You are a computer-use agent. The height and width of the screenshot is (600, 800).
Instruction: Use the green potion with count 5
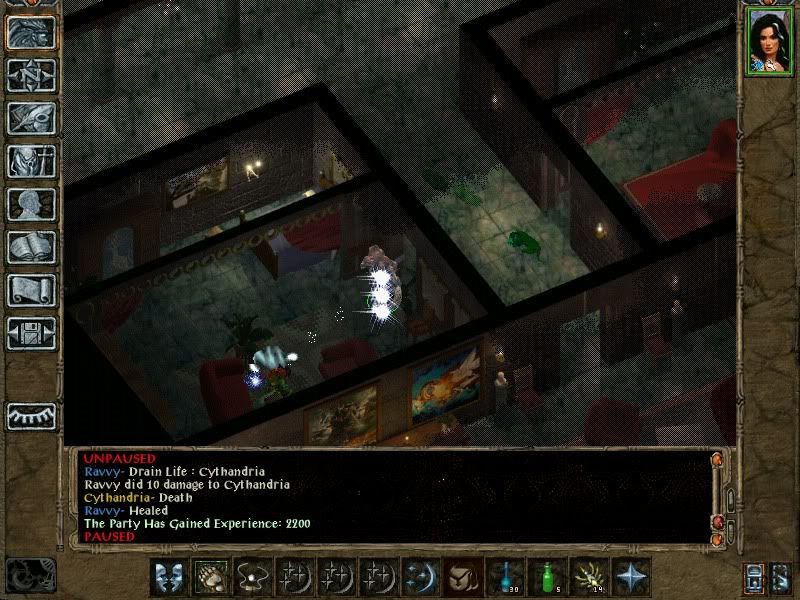click(x=548, y=576)
